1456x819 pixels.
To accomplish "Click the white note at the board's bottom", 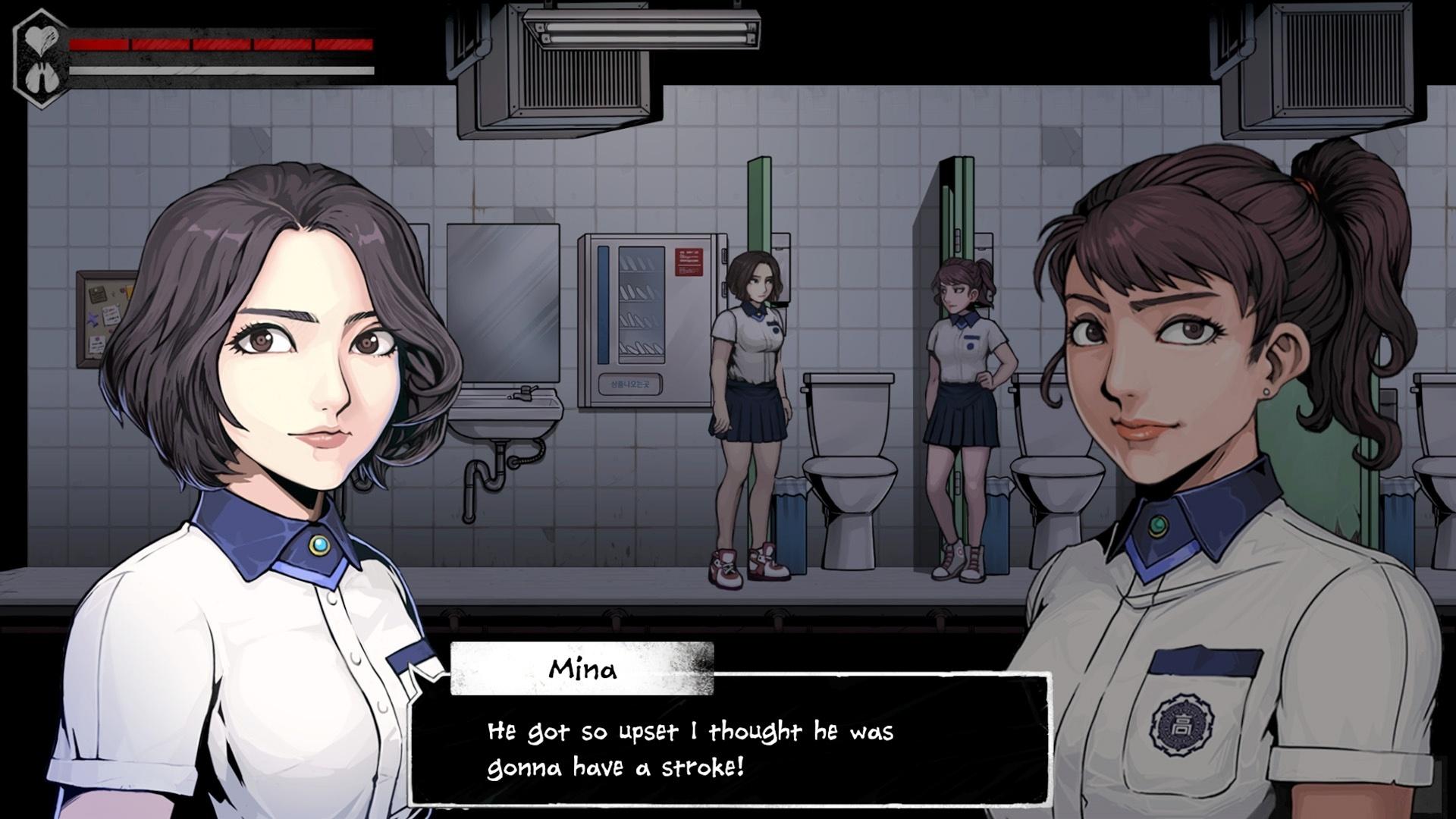I will (x=97, y=345).
